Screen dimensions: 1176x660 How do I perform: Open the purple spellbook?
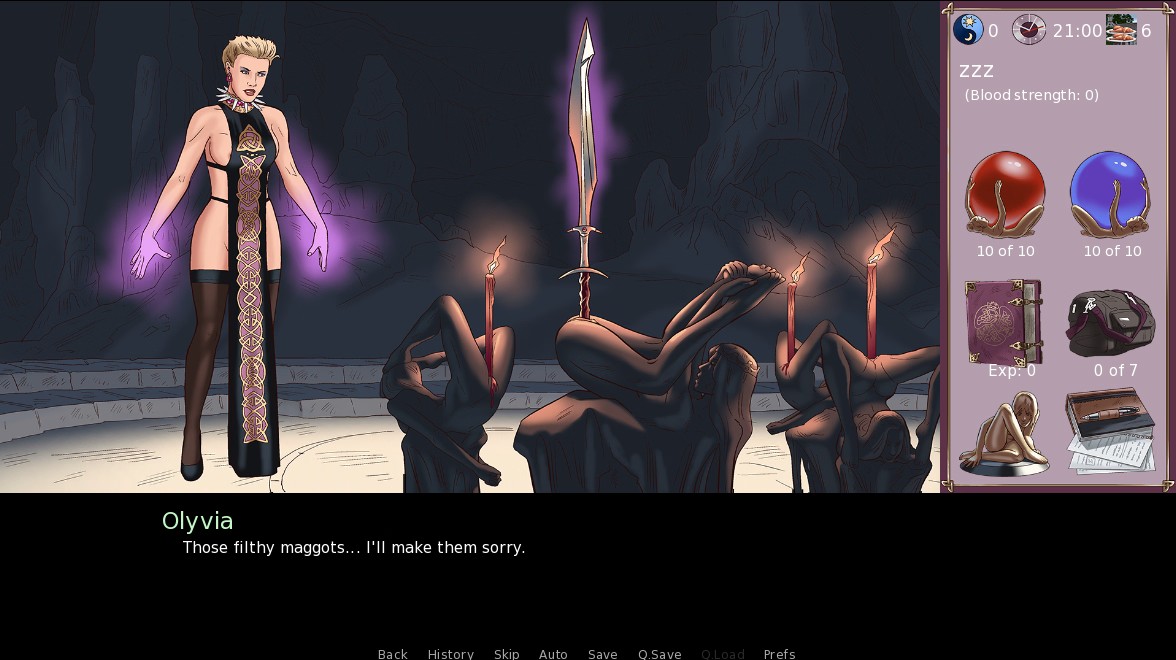coord(1003,321)
